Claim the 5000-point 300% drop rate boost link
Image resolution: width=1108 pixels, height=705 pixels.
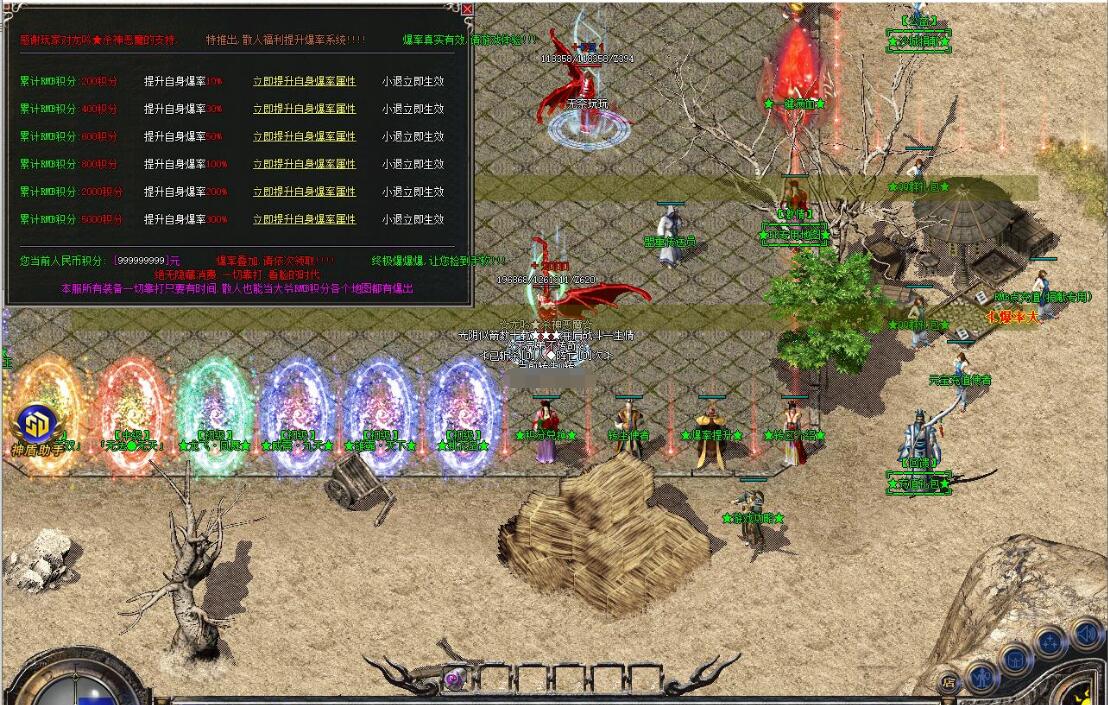click(x=304, y=220)
